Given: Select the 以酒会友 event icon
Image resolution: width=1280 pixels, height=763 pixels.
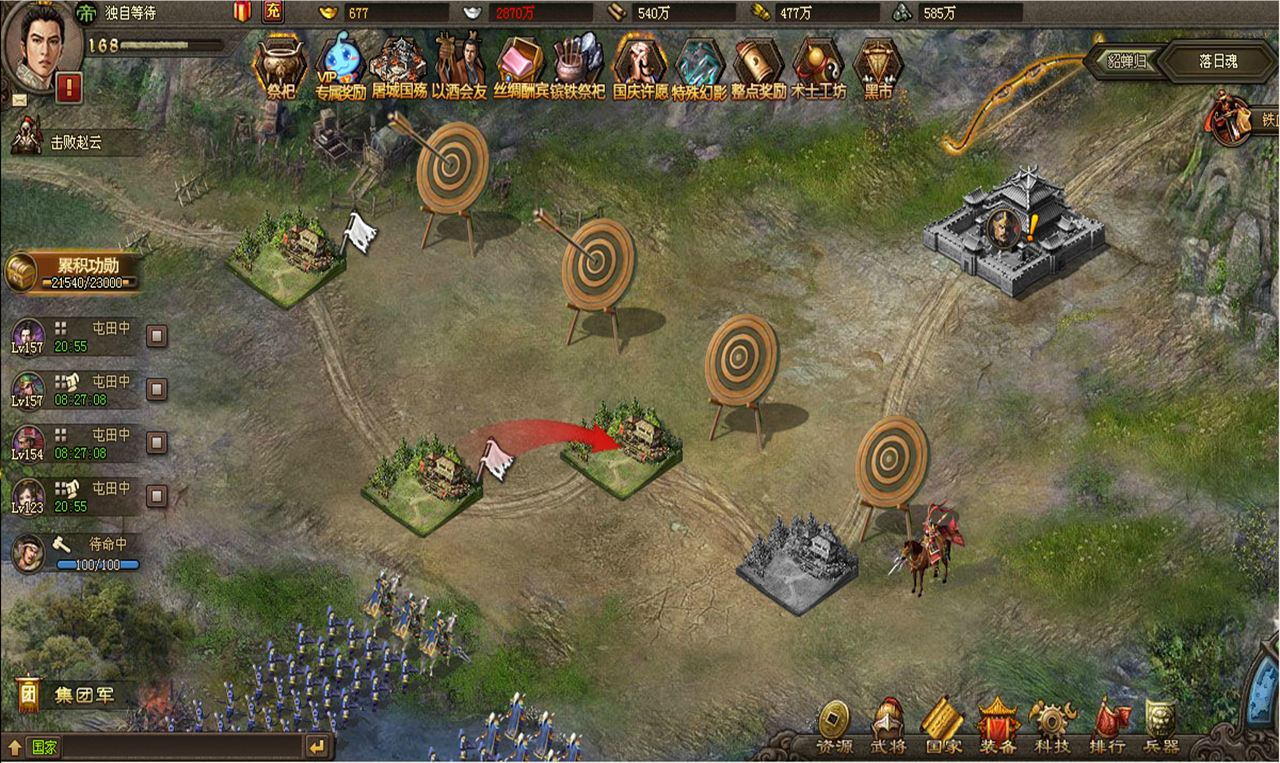Looking at the screenshot, I should tap(460, 66).
